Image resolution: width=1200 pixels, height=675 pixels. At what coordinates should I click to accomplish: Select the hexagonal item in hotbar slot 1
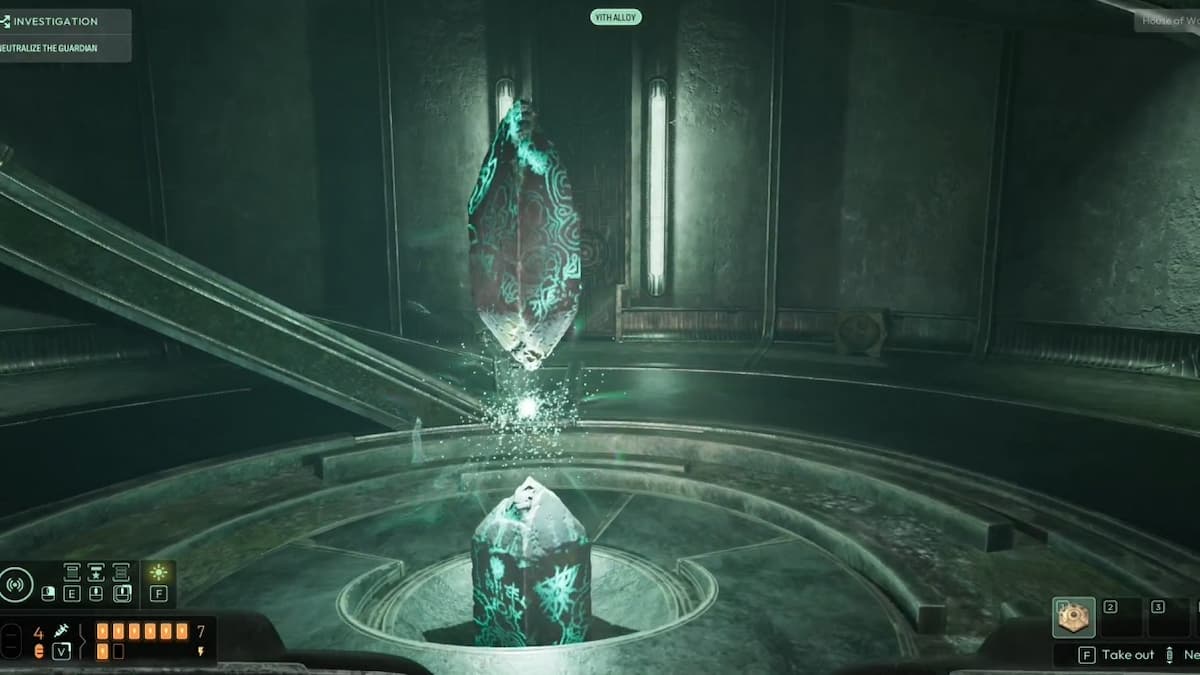1073,618
